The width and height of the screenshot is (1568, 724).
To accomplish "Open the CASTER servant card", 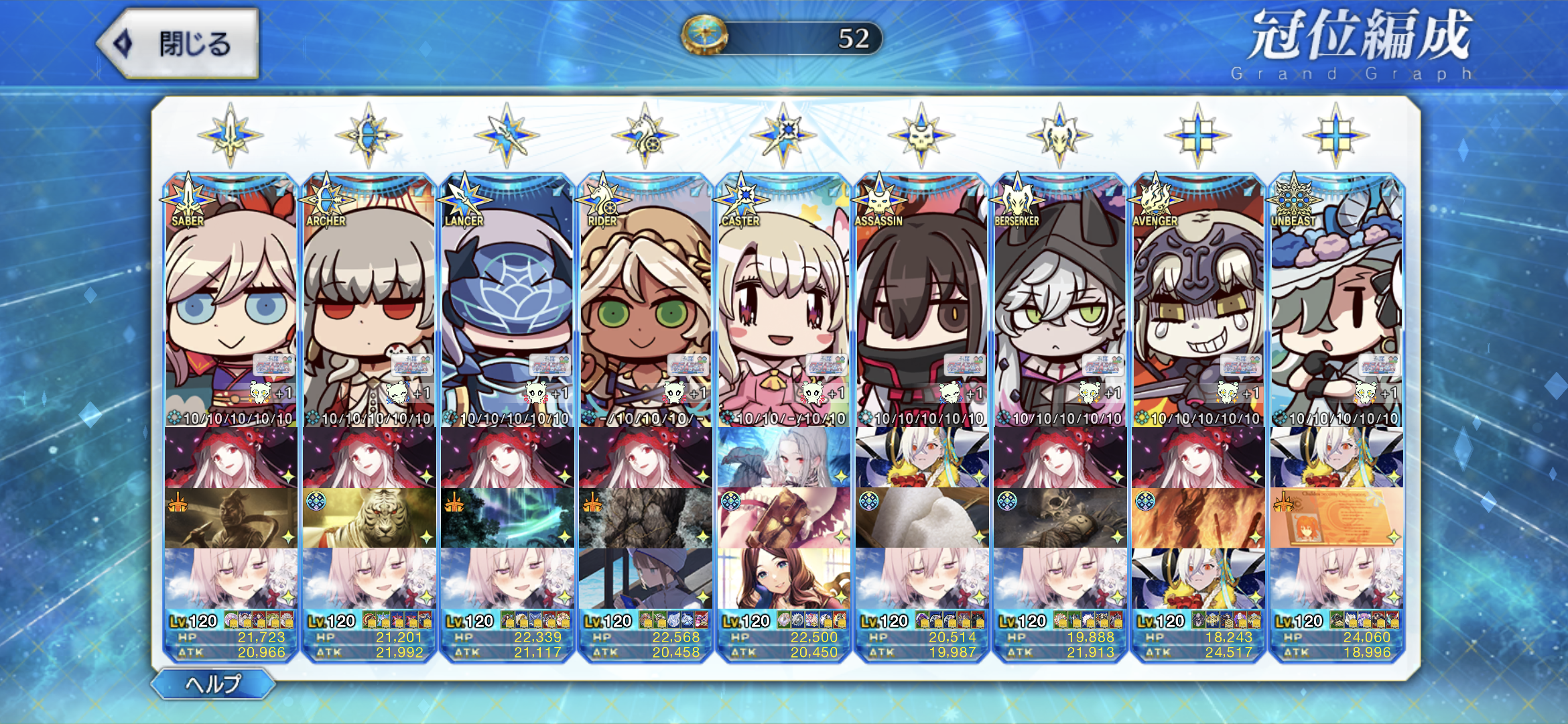I will click(783, 302).
